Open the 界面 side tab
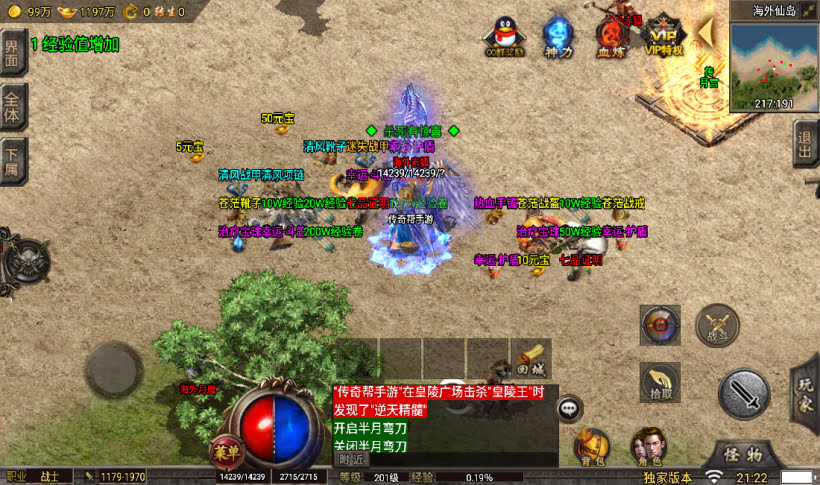 [12, 52]
